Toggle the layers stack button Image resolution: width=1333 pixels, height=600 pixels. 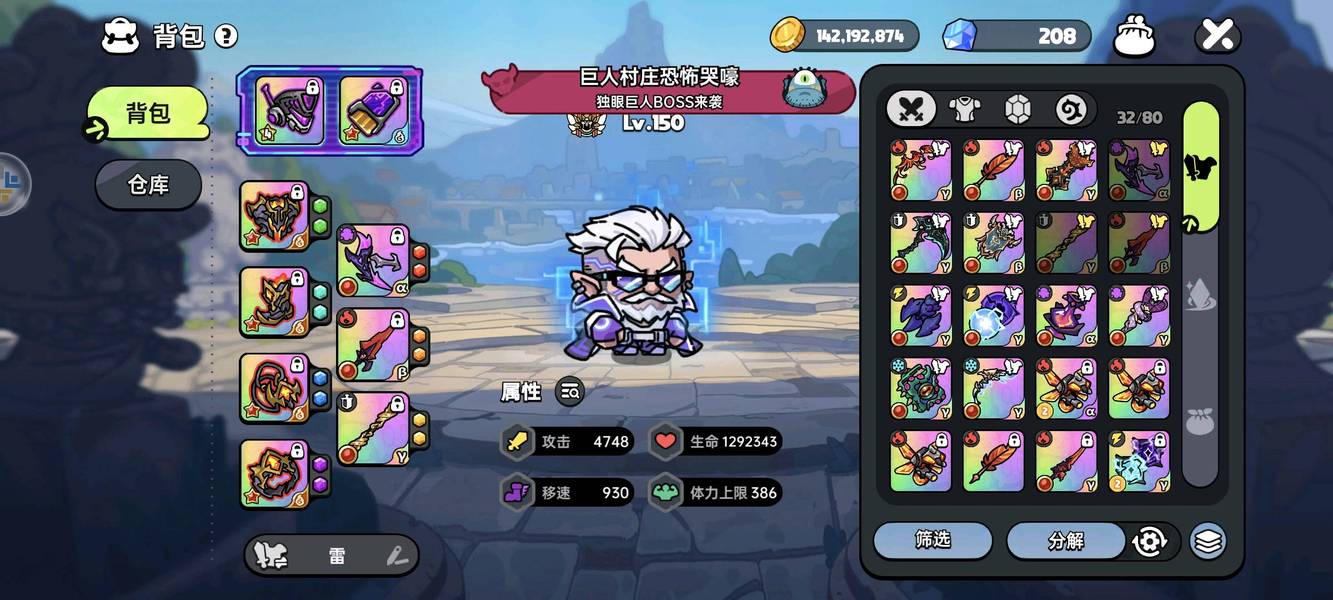1208,542
